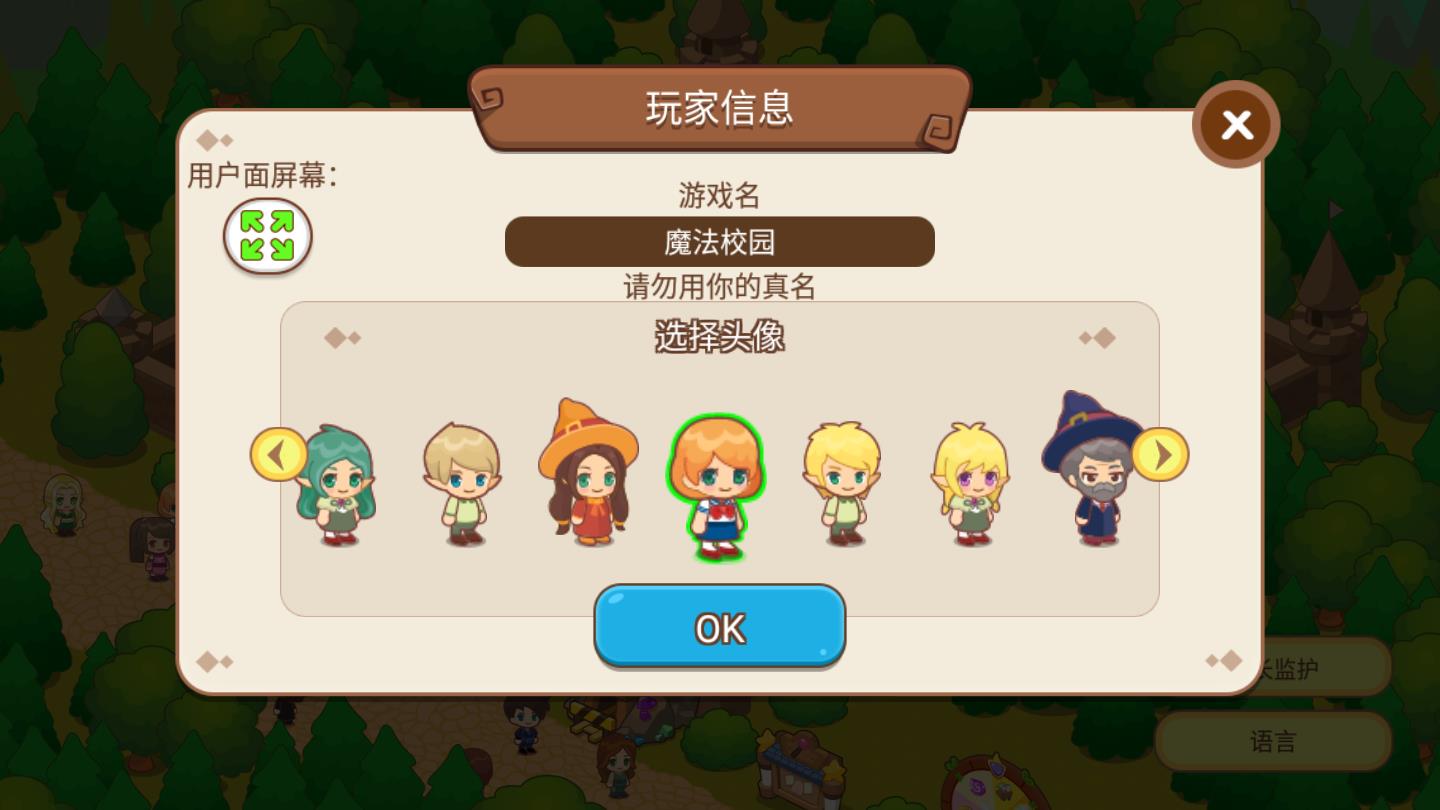
Task: Select the blonde short-haired boy avatar
Action: click(460, 485)
